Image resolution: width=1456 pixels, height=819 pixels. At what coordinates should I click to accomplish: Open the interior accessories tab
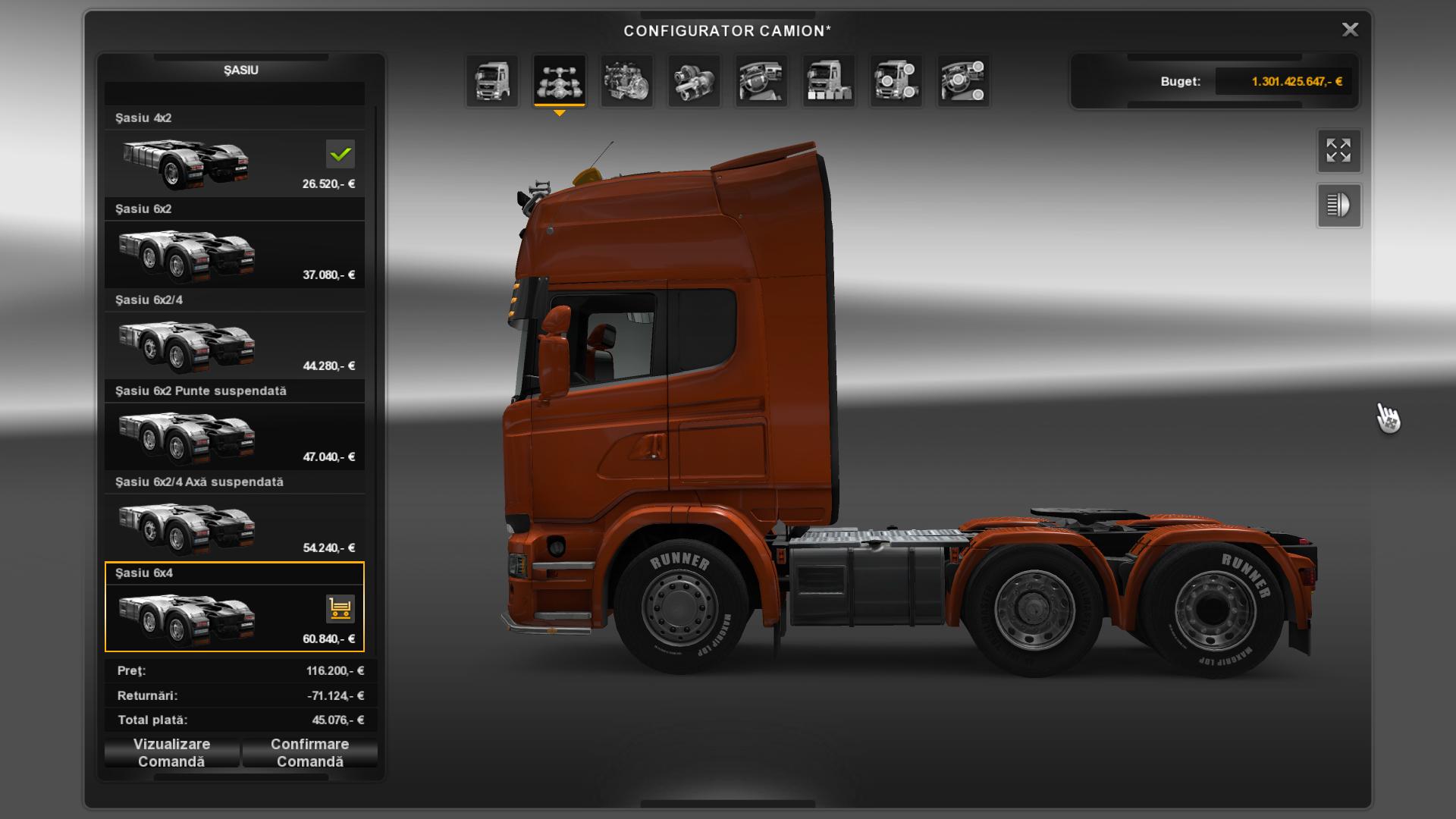coord(963,81)
